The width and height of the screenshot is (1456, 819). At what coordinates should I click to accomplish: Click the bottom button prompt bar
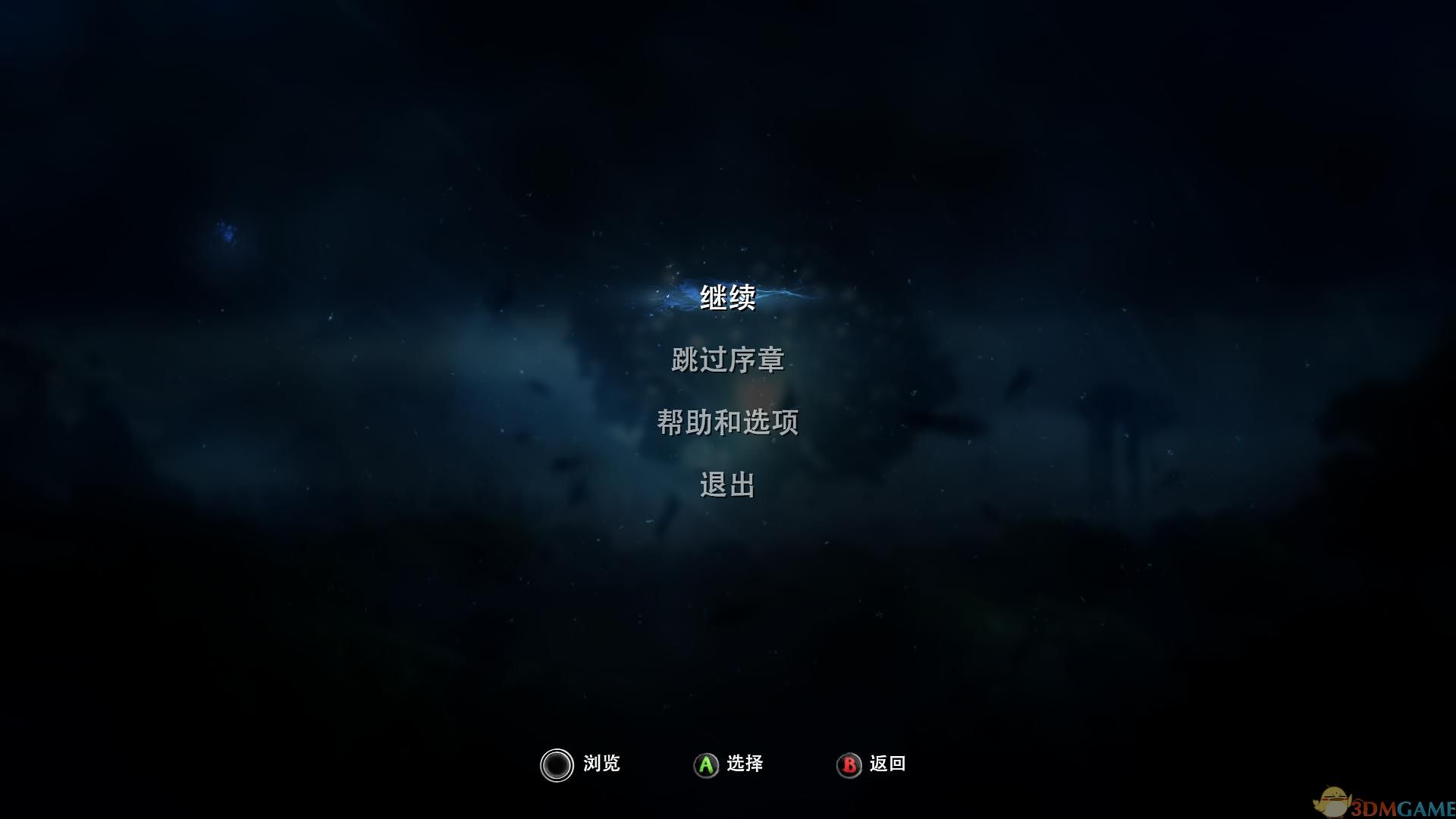pos(728,764)
